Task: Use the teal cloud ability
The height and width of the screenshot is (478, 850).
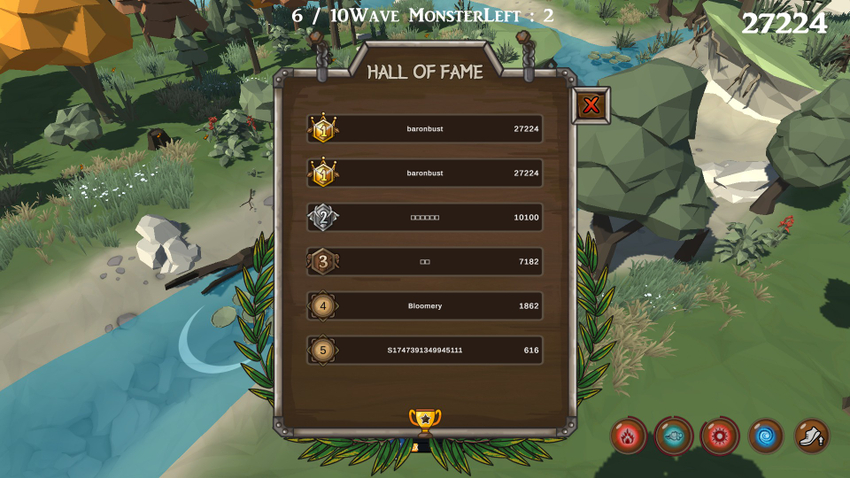Action: (x=674, y=436)
